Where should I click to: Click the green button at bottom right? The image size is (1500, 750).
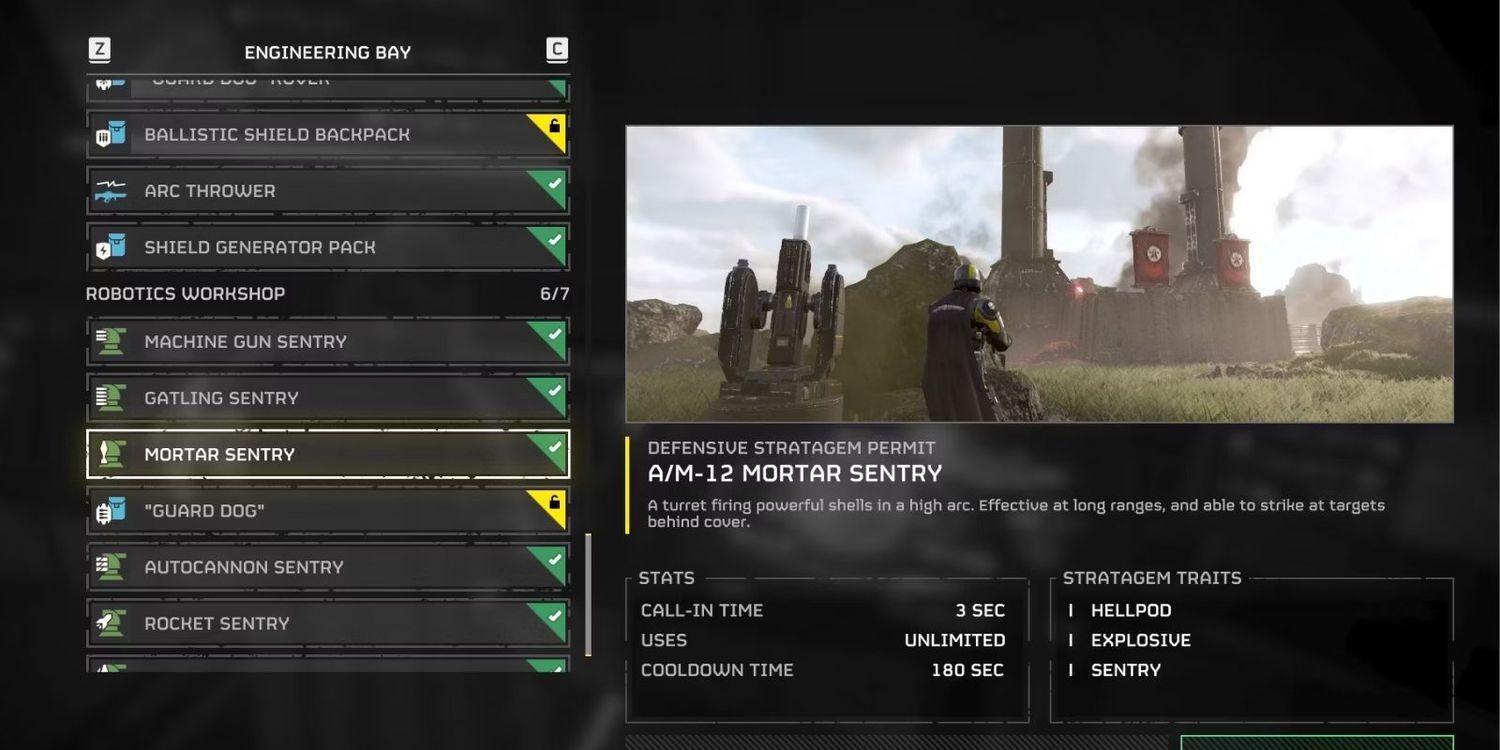pos(1316,743)
